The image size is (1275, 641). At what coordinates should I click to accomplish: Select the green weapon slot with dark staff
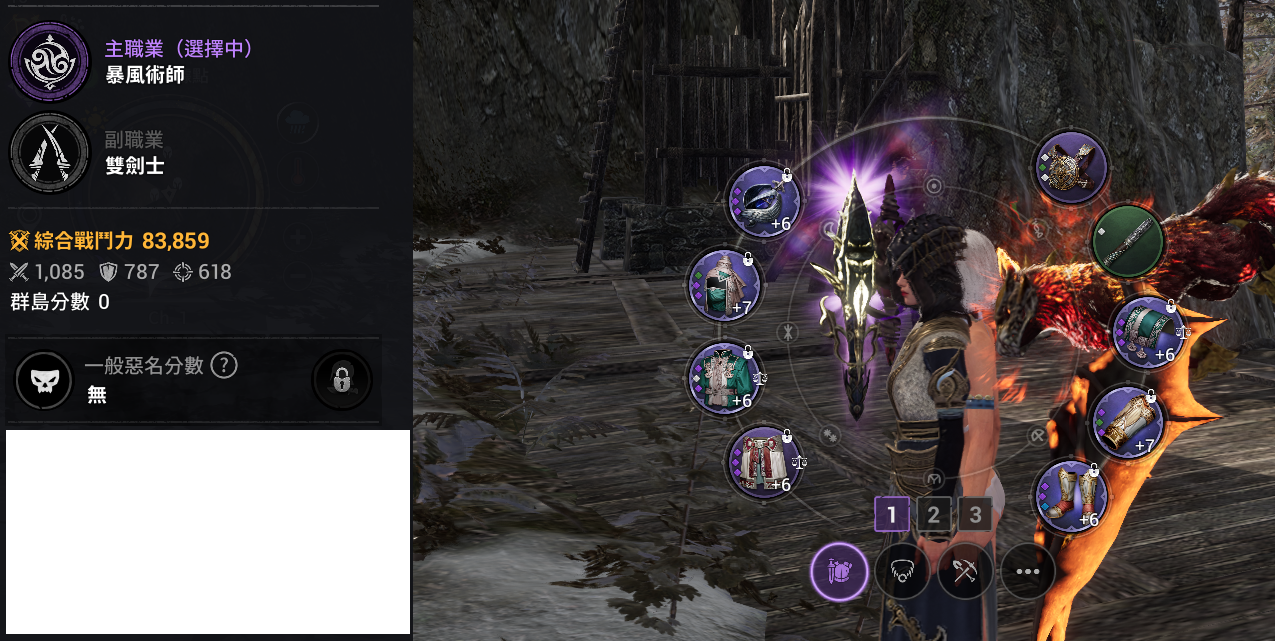[1126, 241]
